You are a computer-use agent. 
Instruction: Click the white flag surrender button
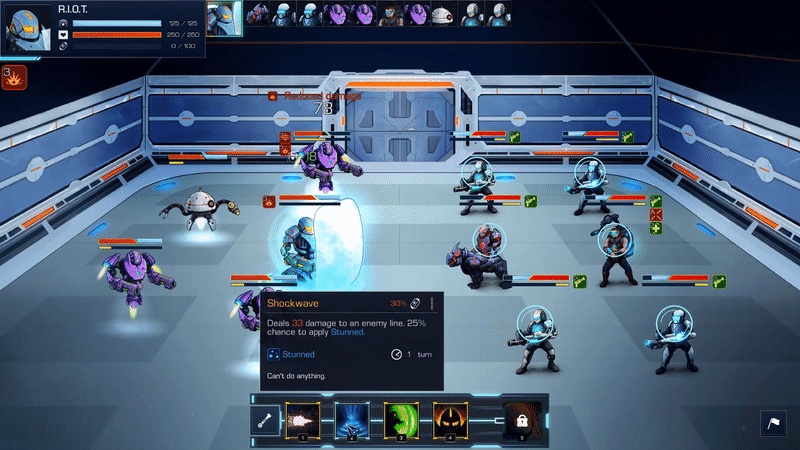coord(772,423)
